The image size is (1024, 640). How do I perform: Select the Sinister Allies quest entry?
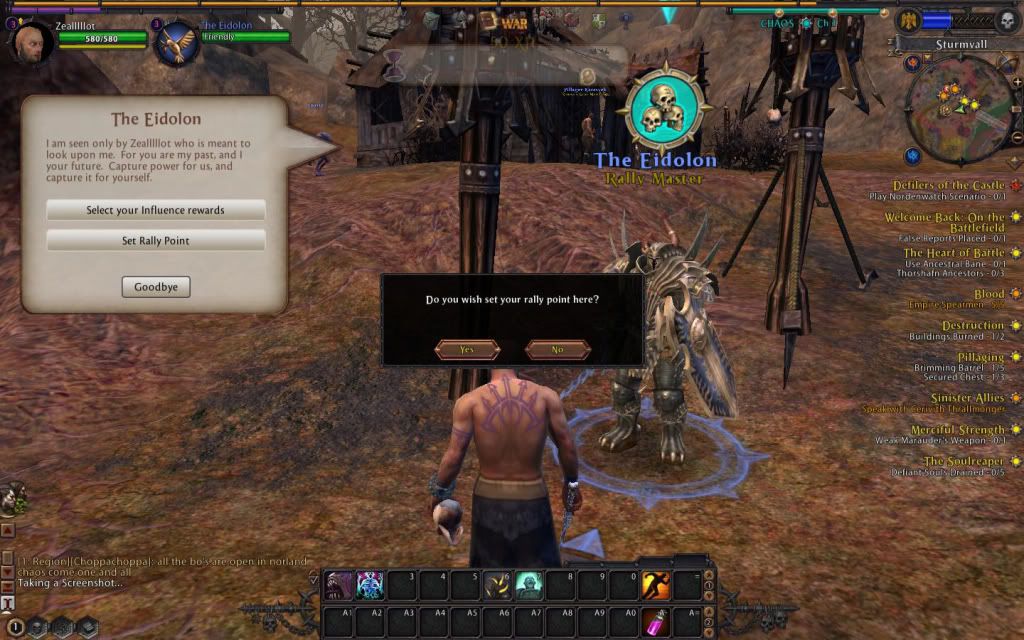958,397
